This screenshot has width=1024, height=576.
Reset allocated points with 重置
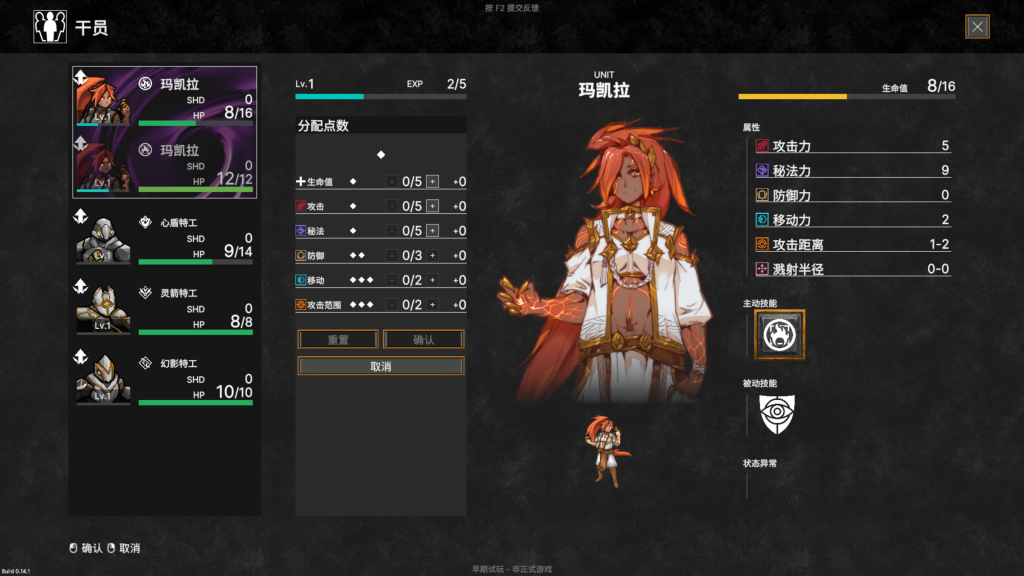(x=338, y=339)
